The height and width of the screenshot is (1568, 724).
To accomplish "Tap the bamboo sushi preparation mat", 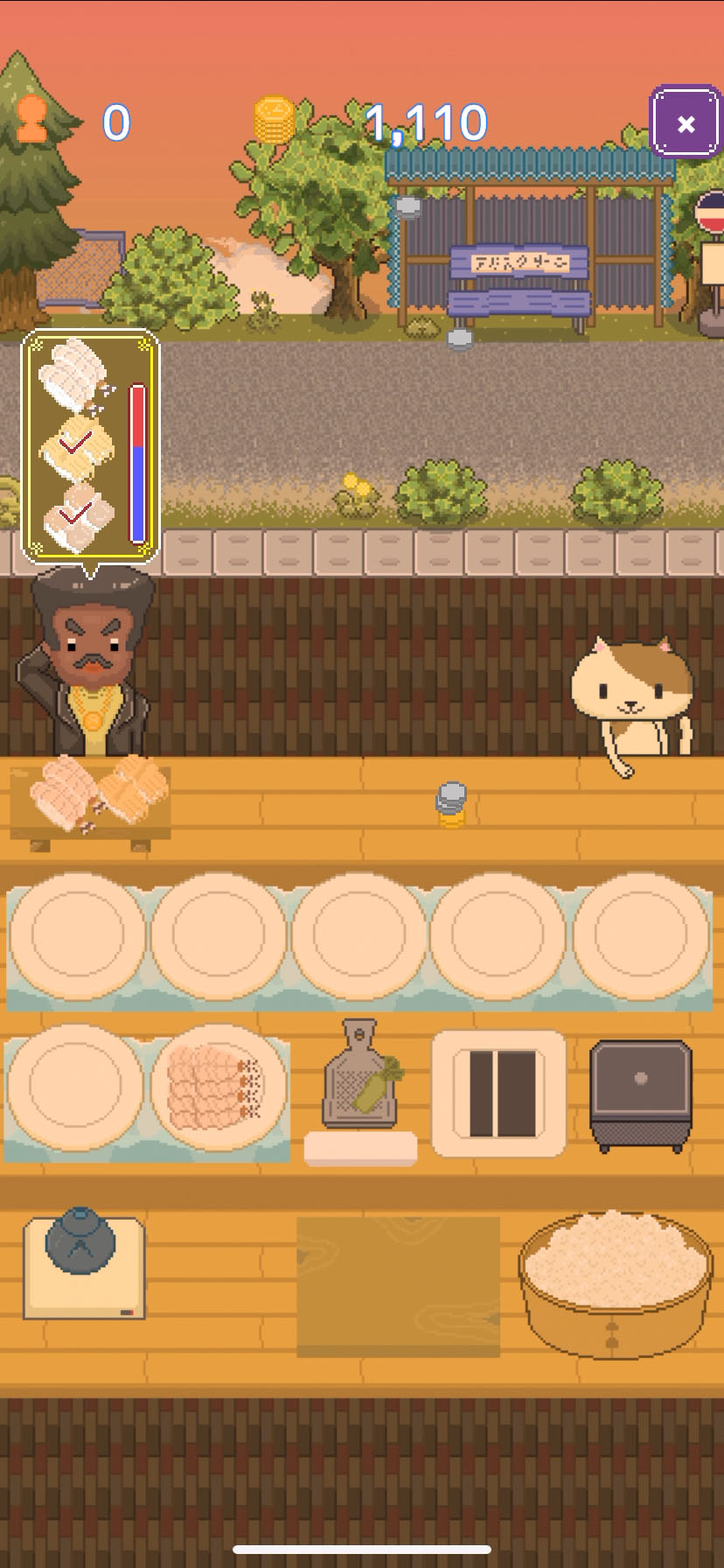I will 398,1284.
